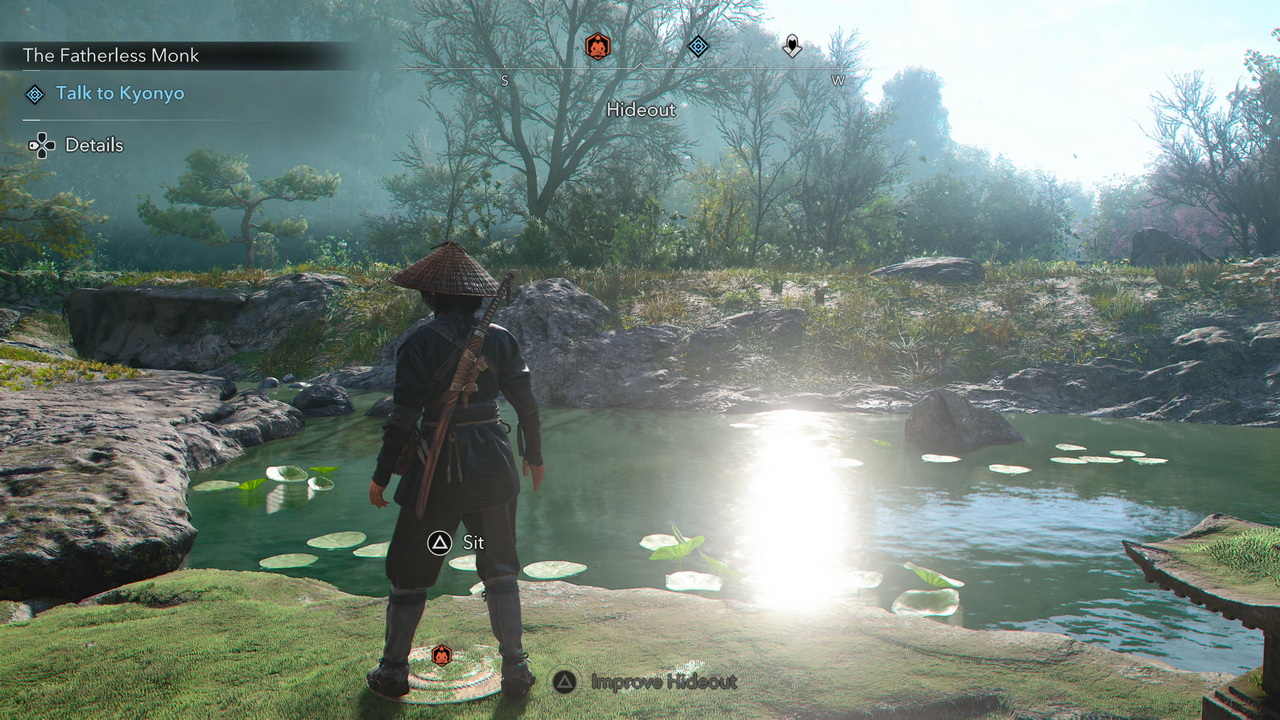Click the Hideout location label under compass
Screen dimensions: 1280x720
(641, 109)
